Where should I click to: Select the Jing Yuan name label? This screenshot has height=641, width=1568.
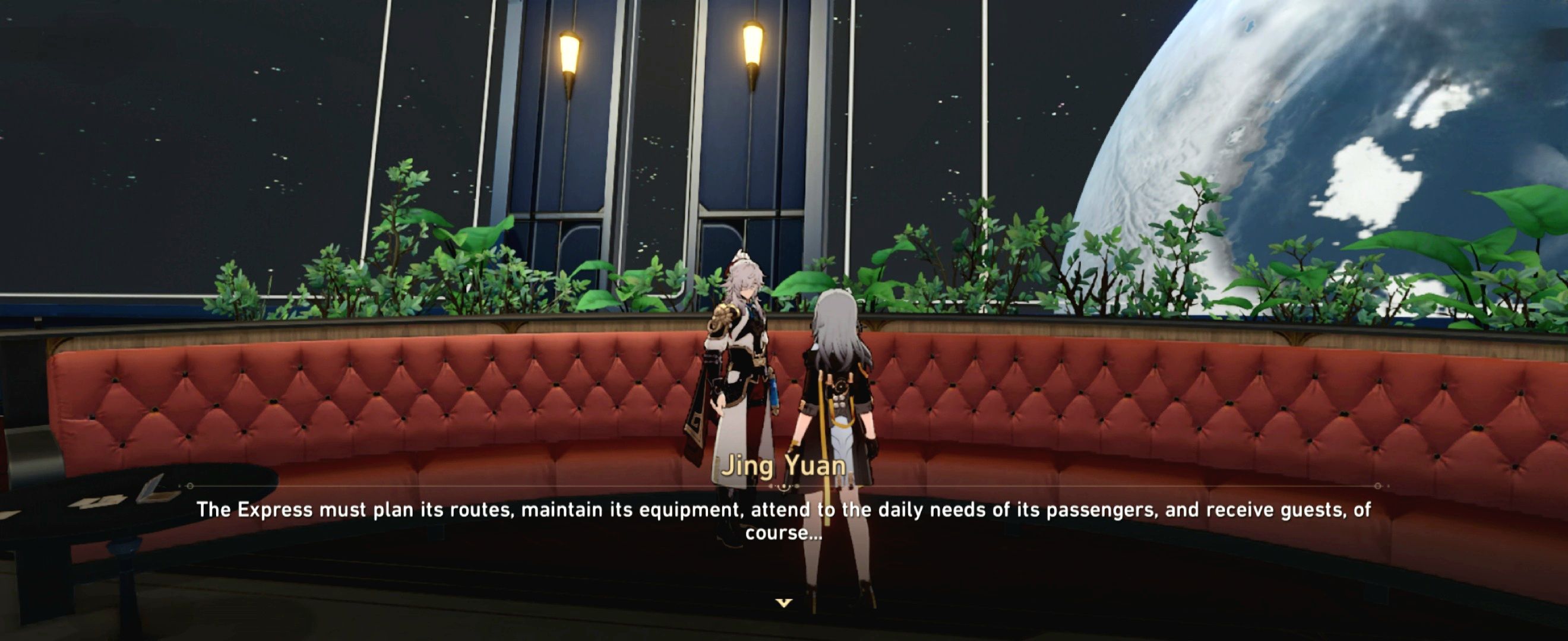pos(784,468)
